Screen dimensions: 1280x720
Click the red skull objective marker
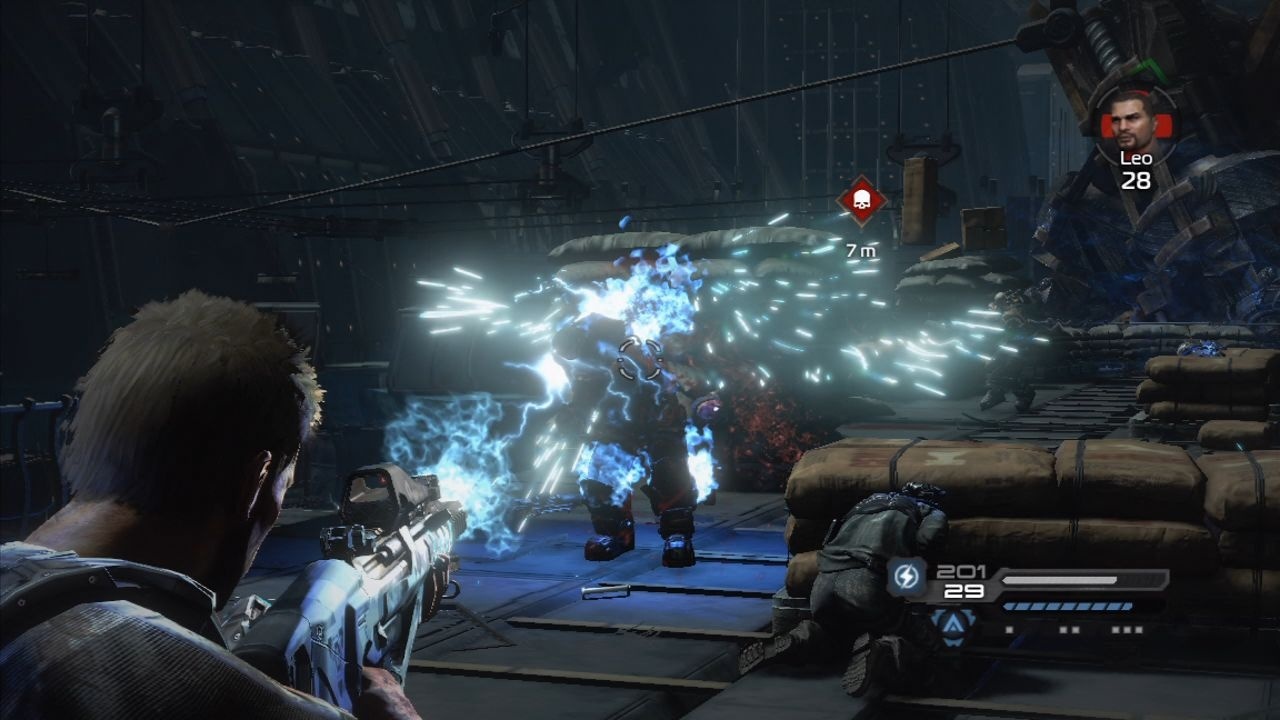click(860, 197)
